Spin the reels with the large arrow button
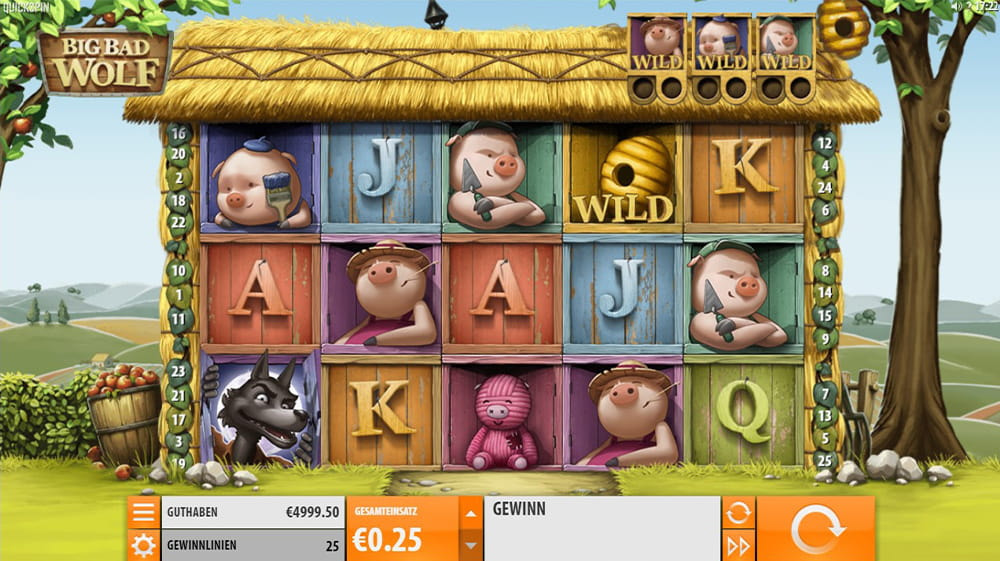 (x=815, y=529)
